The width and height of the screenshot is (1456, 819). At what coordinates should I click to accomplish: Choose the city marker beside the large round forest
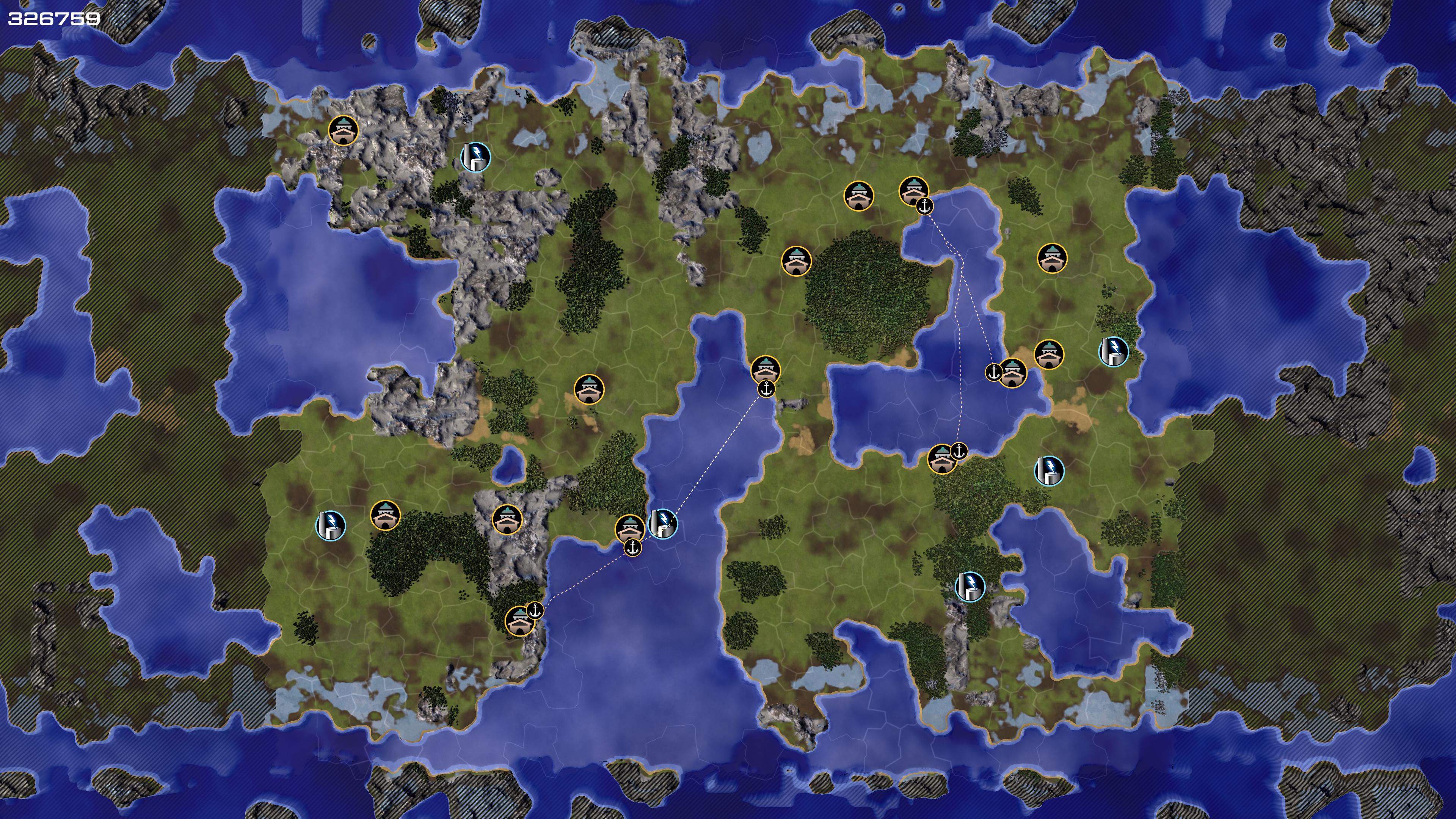coord(796,261)
